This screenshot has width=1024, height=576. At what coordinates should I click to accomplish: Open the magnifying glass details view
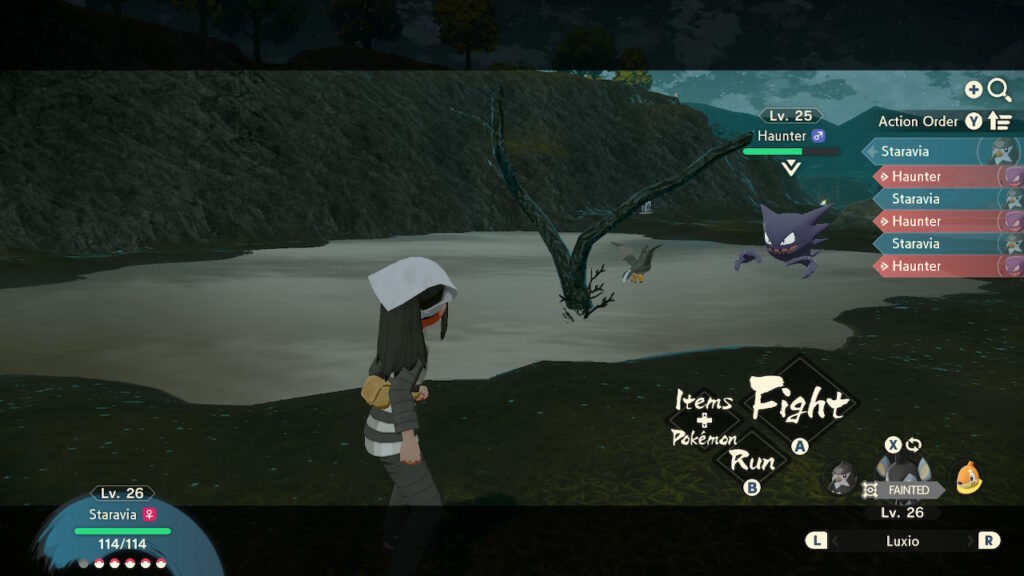tap(999, 90)
